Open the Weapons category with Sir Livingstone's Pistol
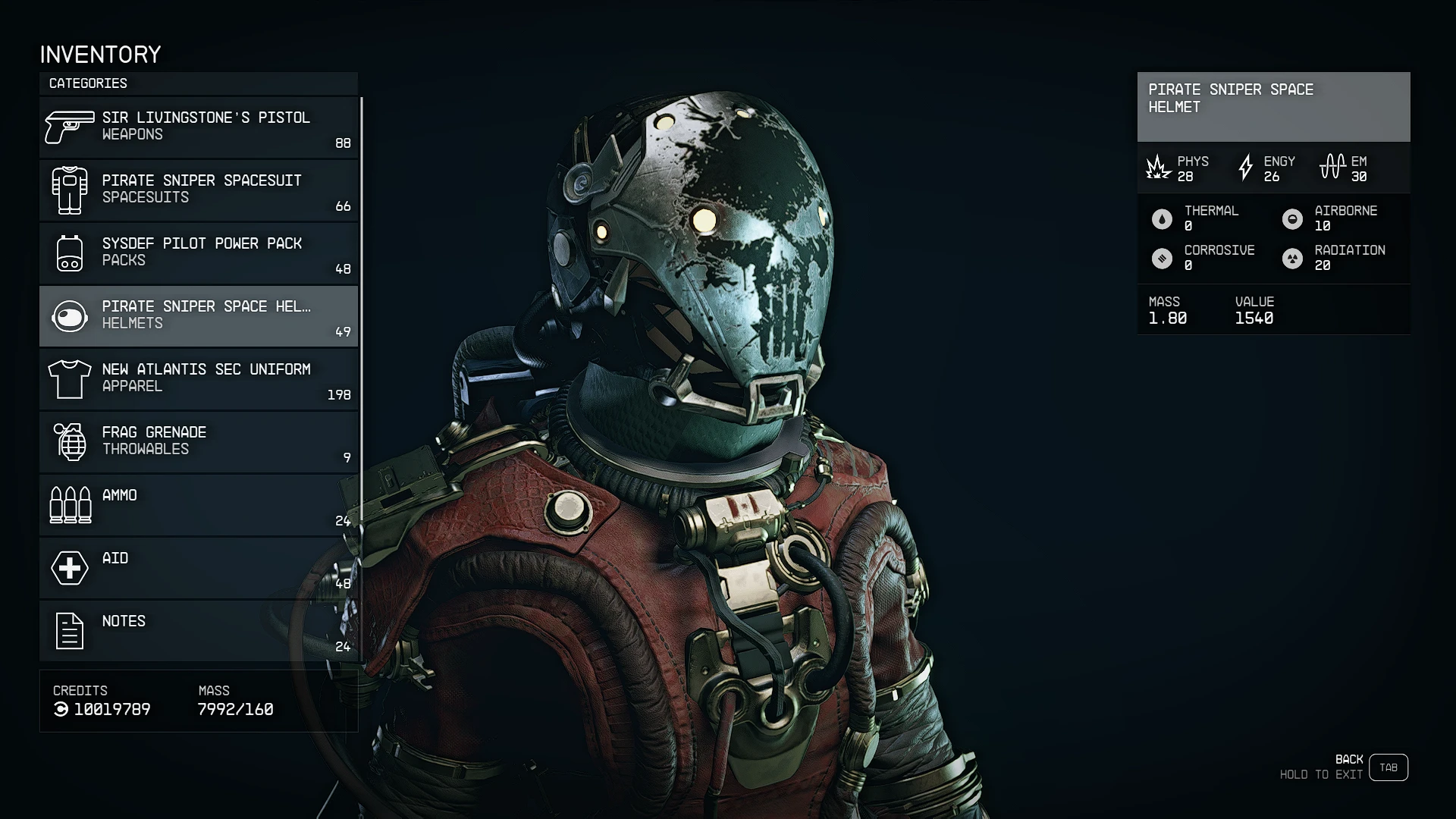 (199, 127)
